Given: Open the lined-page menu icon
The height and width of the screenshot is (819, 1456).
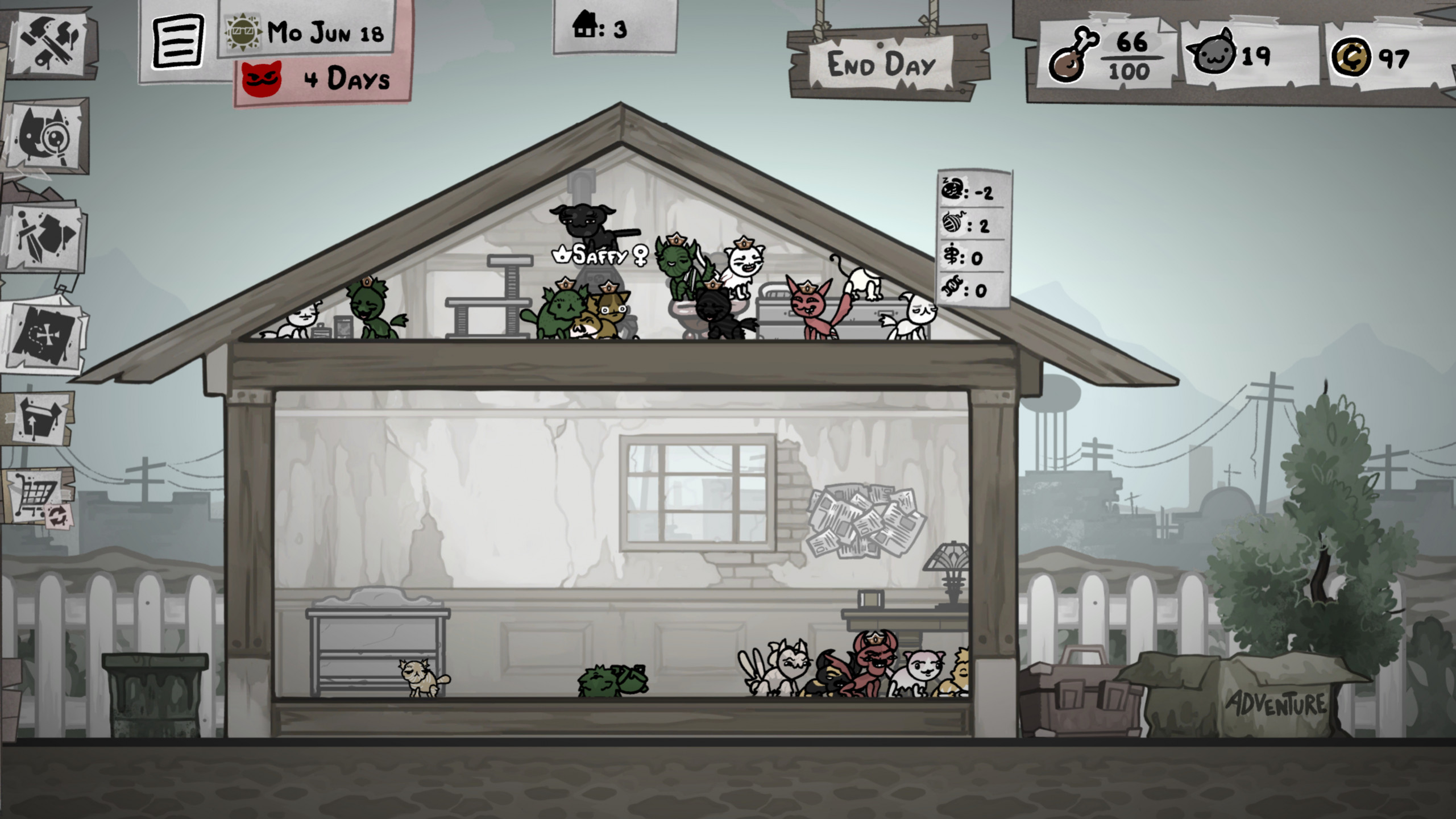Looking at the screenshot, I should (x=178, y=41).
